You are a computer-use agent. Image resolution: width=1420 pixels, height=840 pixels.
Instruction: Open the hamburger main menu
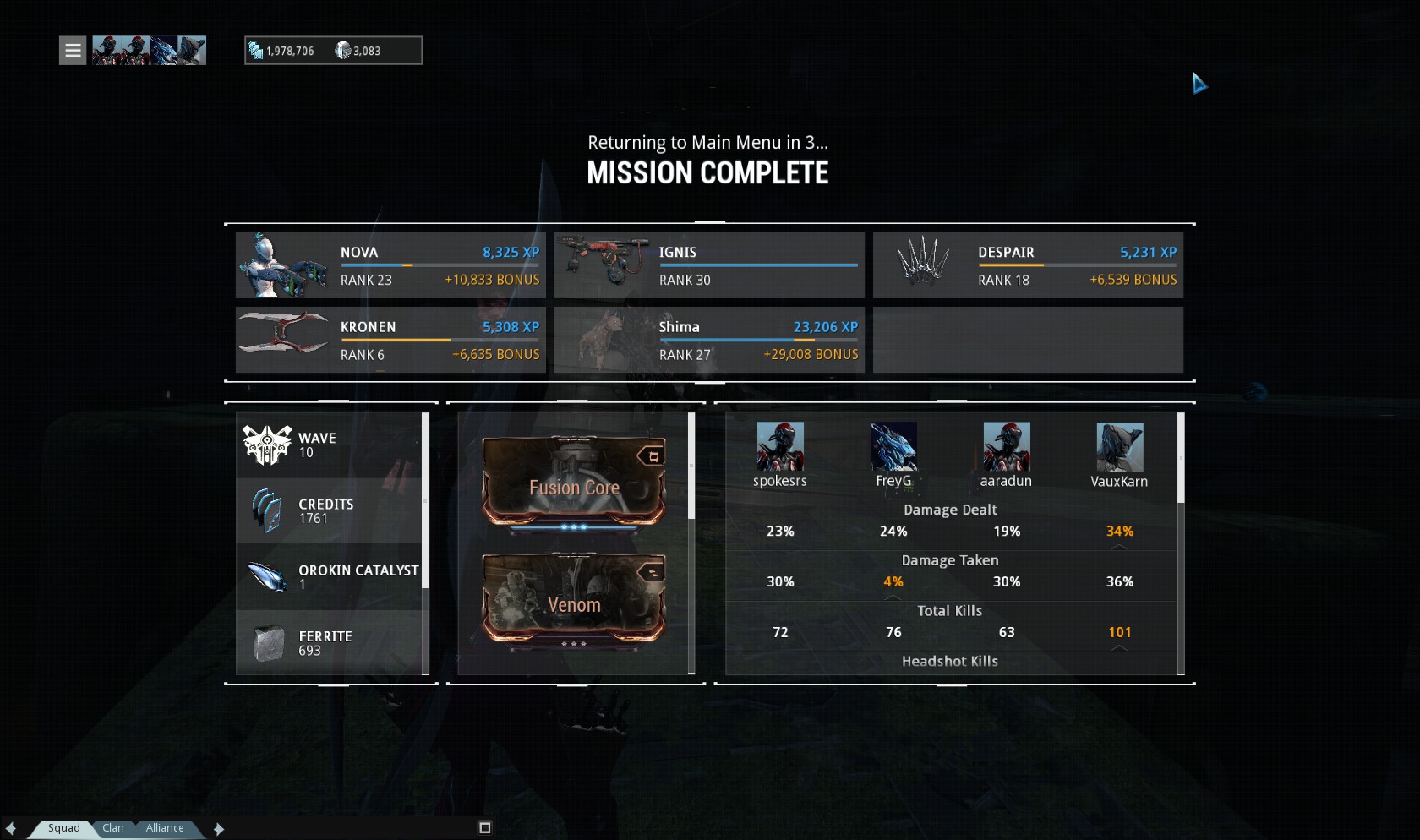click(73, 51)
